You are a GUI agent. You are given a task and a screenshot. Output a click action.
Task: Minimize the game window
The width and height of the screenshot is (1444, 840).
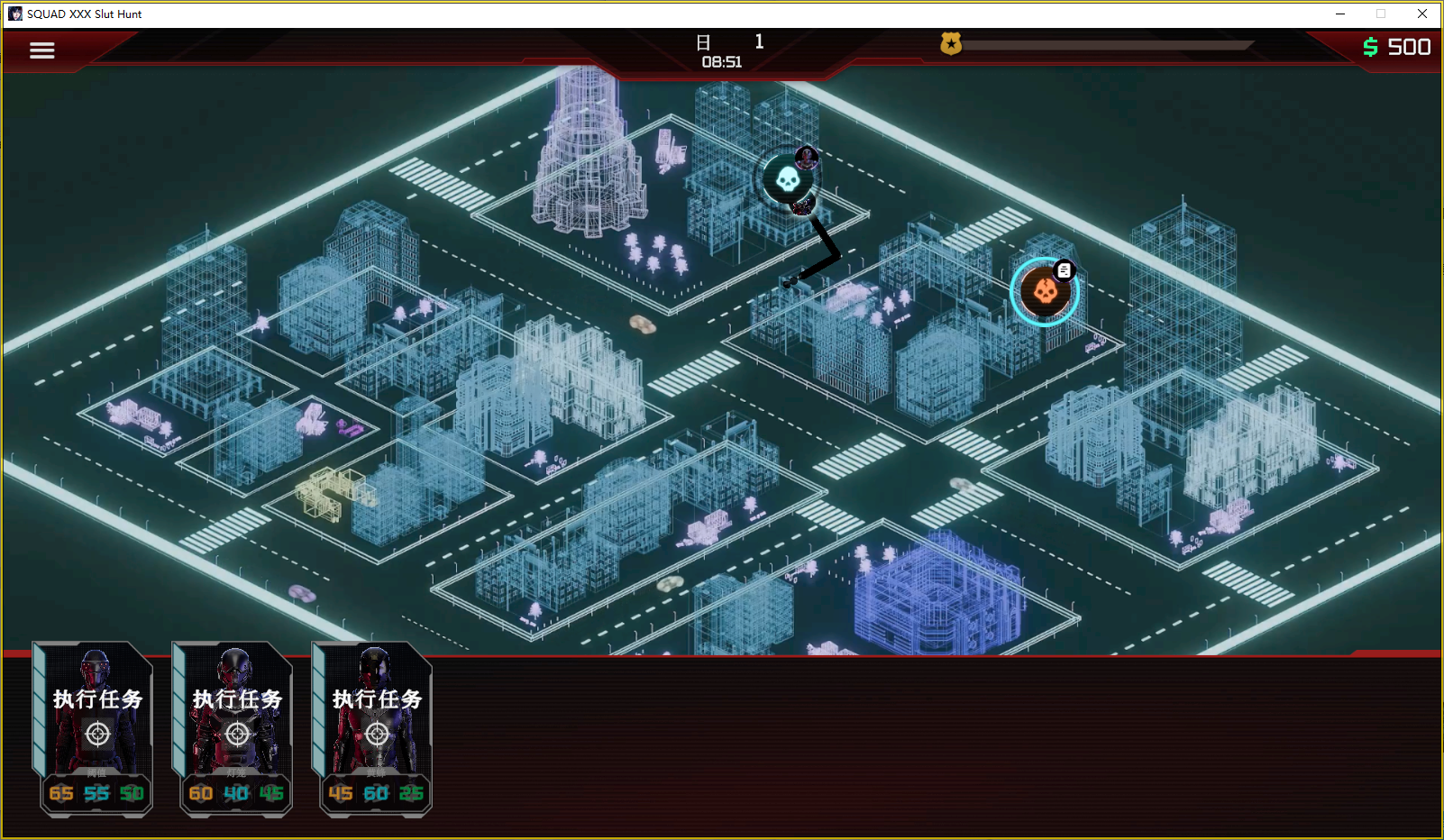1340,14
